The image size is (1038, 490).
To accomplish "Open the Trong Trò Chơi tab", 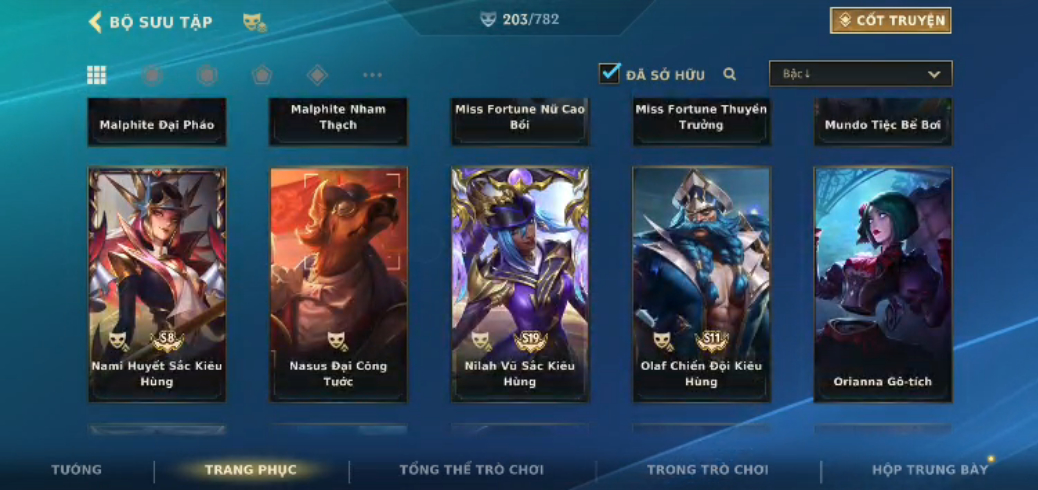I will 707,469.
